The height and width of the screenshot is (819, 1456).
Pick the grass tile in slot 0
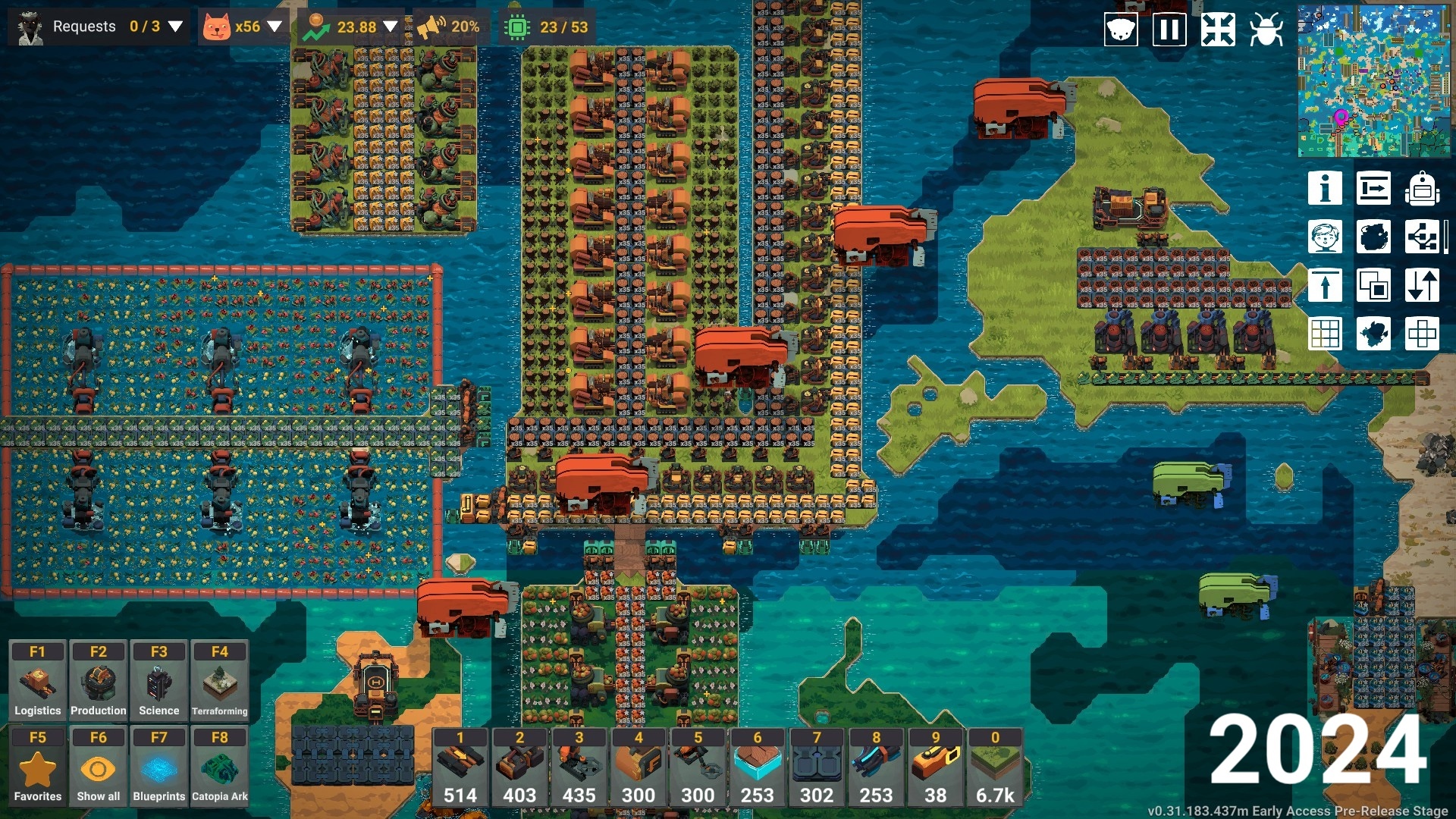coord(995,767)
